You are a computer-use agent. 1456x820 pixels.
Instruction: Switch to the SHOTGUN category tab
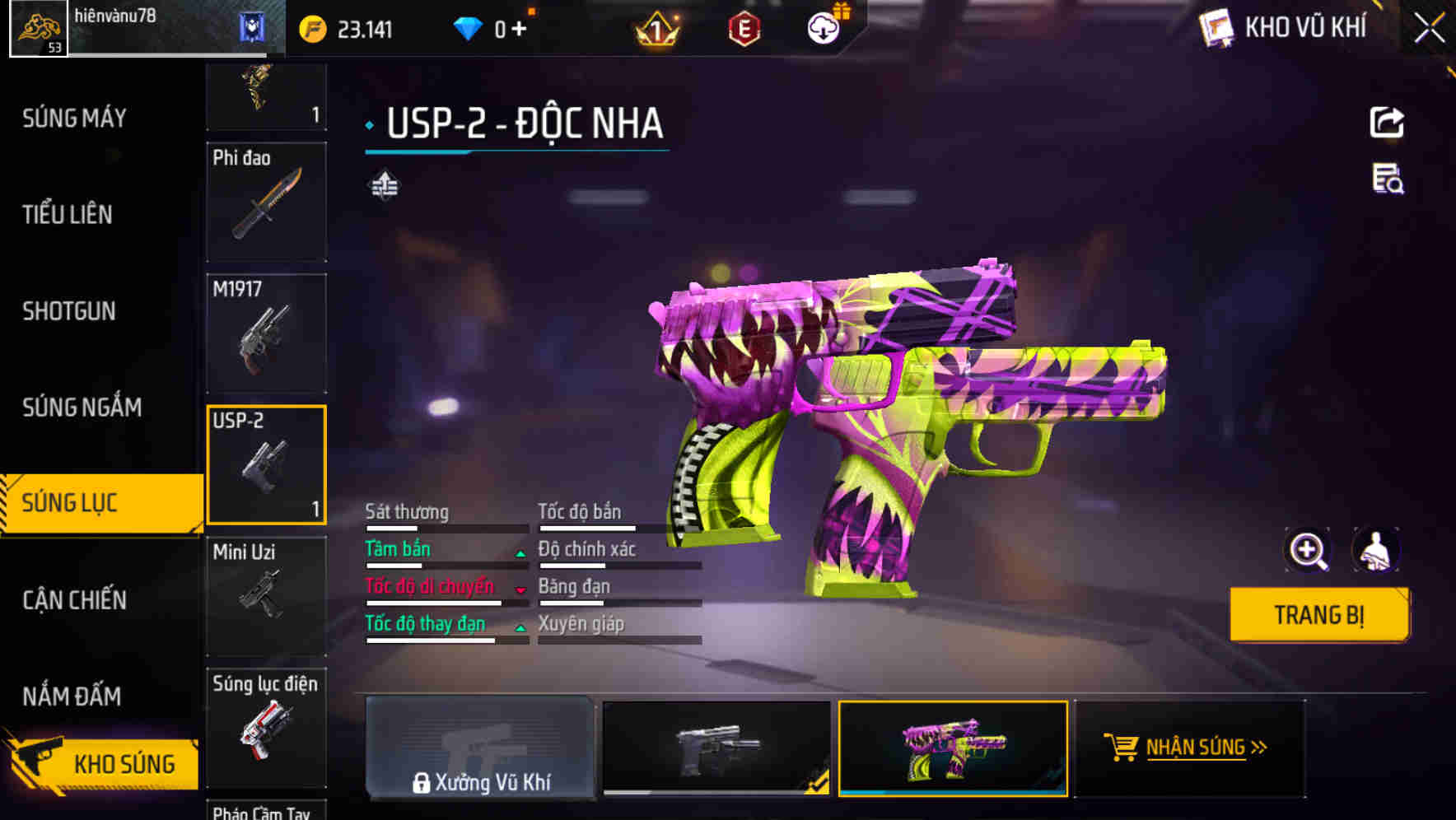(70, 311)
